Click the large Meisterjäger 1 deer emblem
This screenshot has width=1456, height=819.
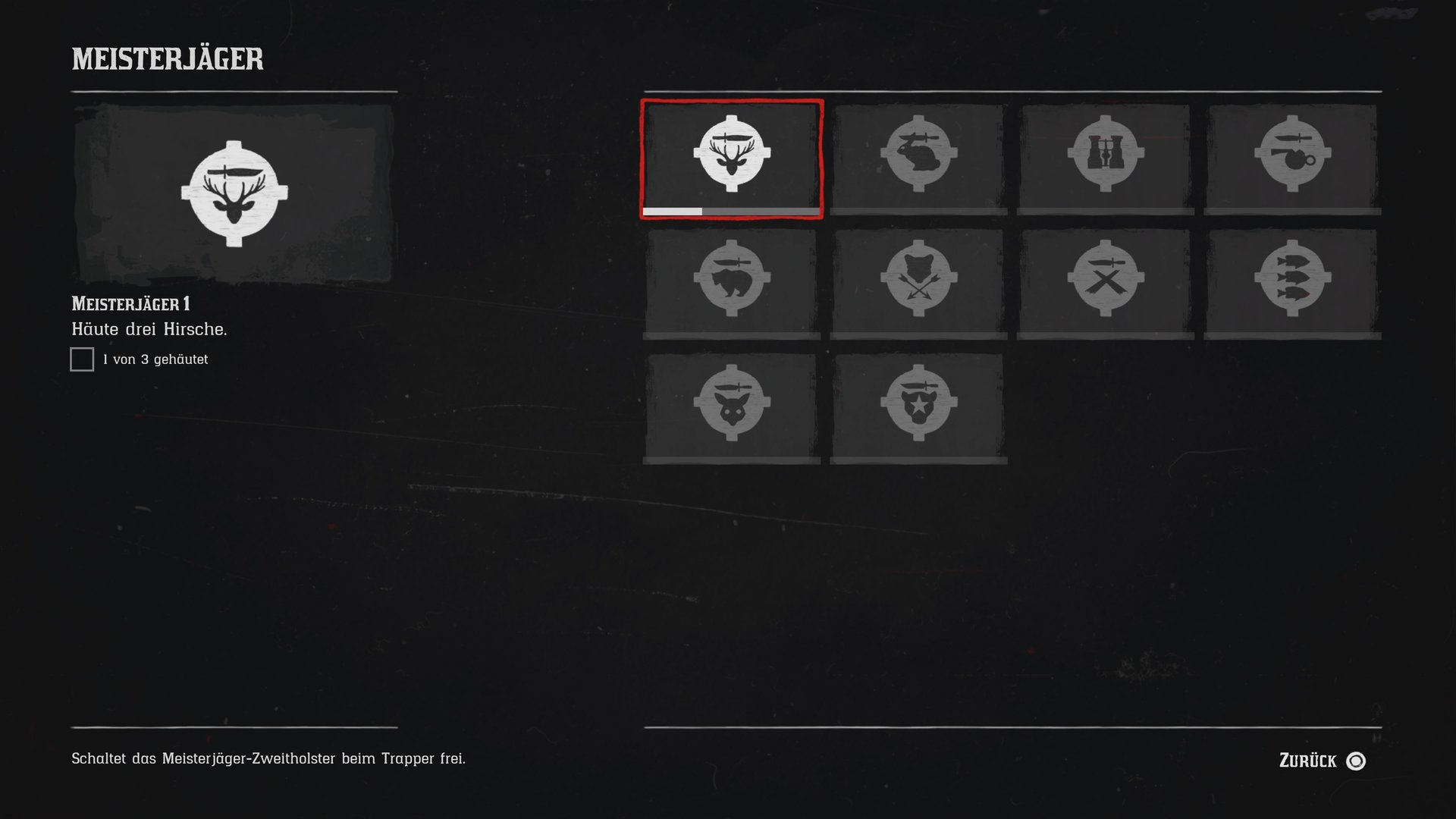point(234,194)
